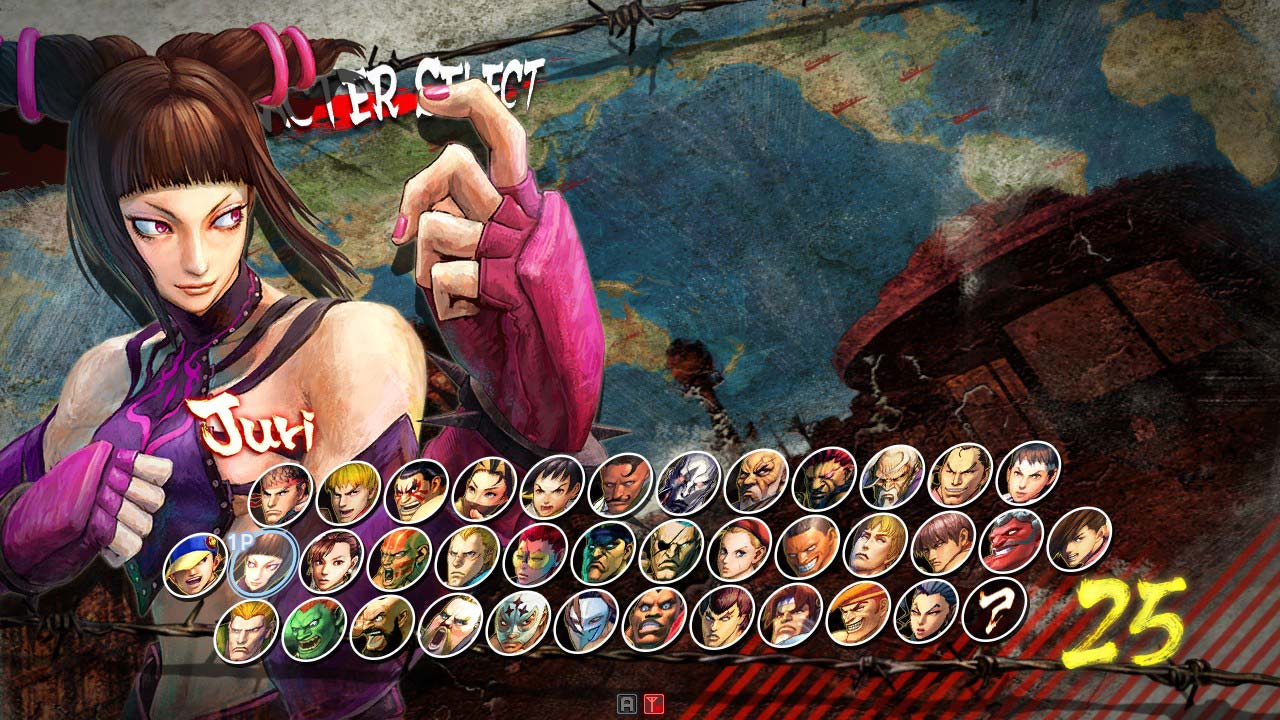The width and height of the screenshot is (1280, 720).
Task: Pick Cammy in the red beret
Action: tap(739, 548)
